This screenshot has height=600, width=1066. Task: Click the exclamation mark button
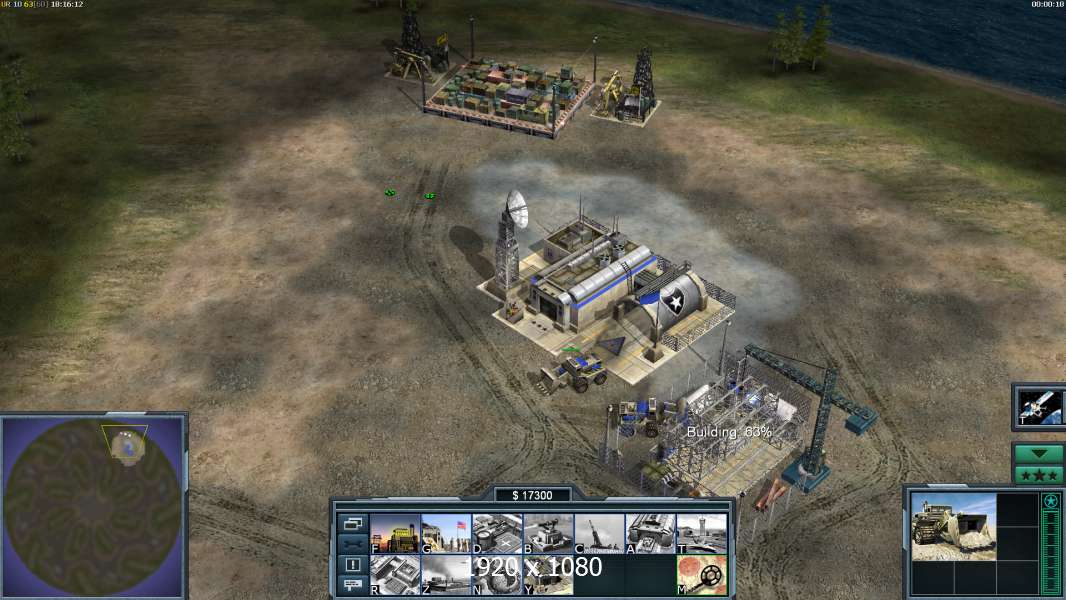click(x=352, y=564)
